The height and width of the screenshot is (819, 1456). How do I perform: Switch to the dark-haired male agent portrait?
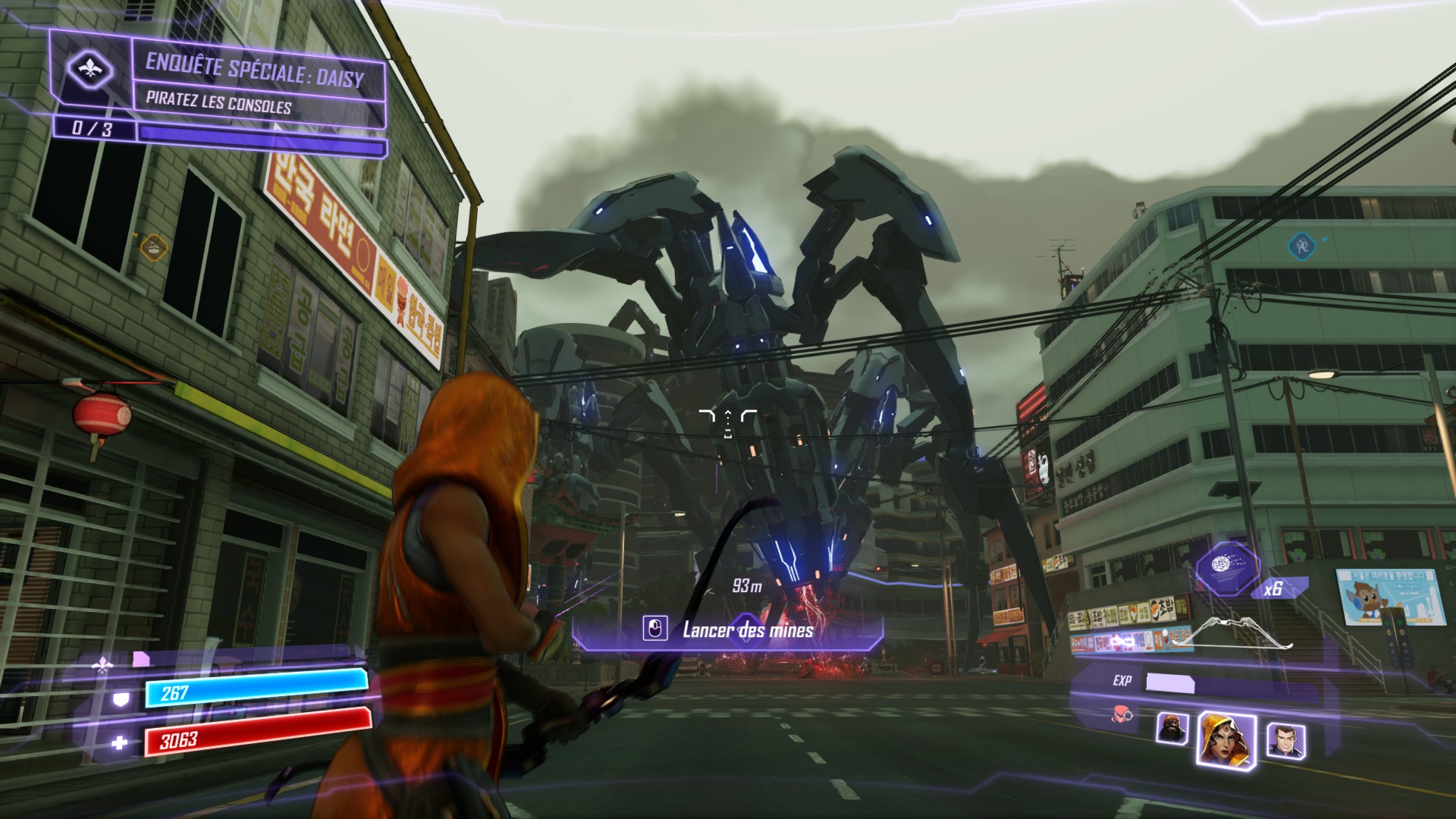[x=1285, y=740]
